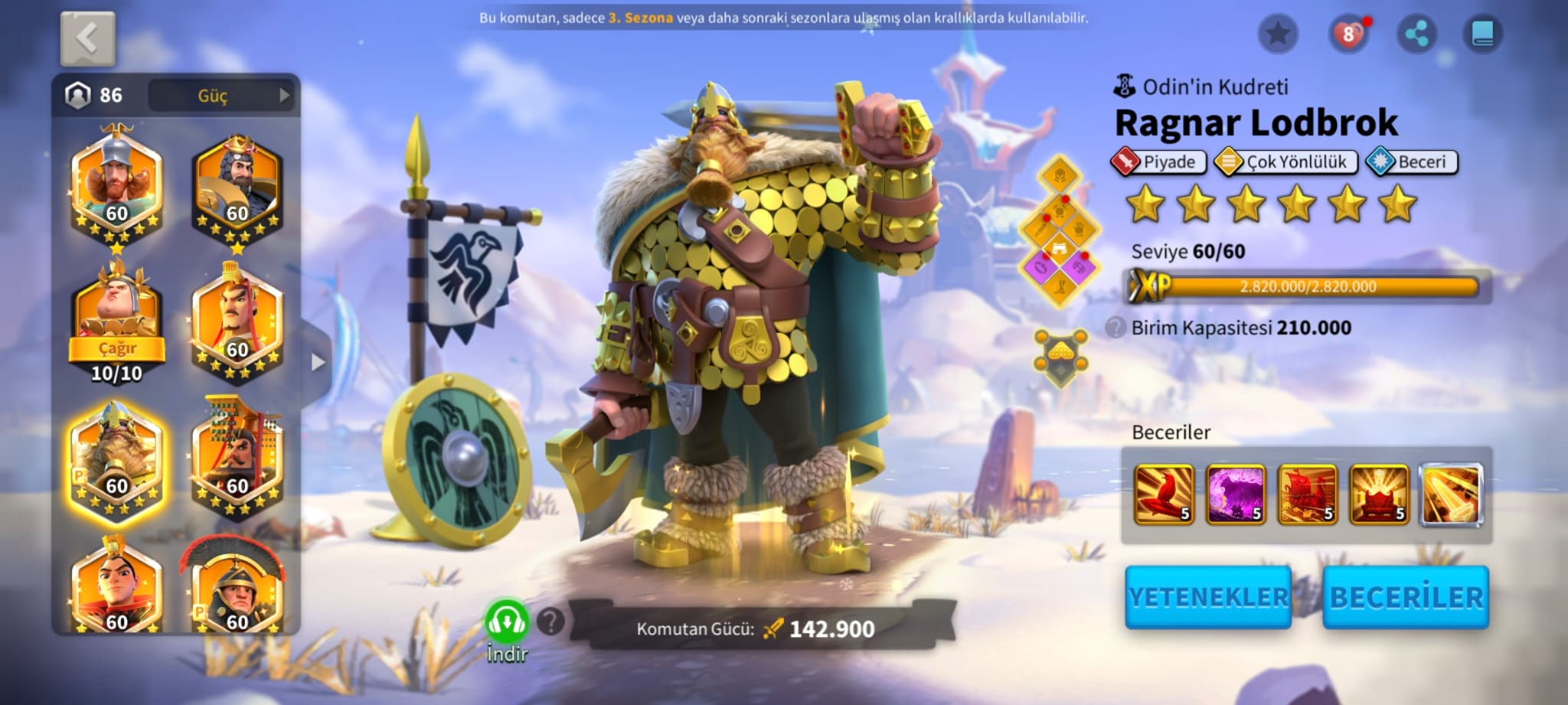Show unit capacity help question mark

(x=1115, y=328)
